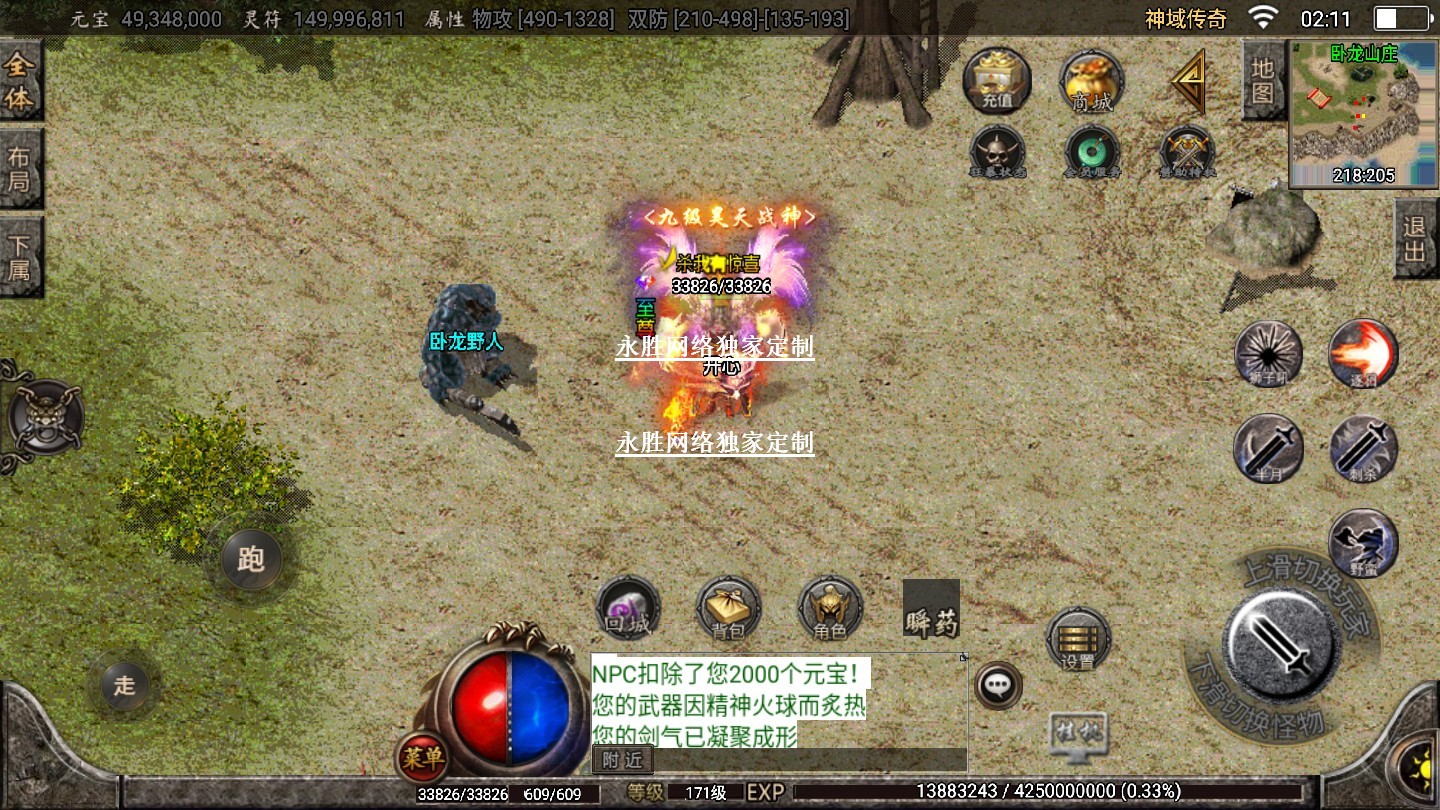
Task: Open the chat speech bubble icon
Action: pyautogui.click(x=997, y=686)
